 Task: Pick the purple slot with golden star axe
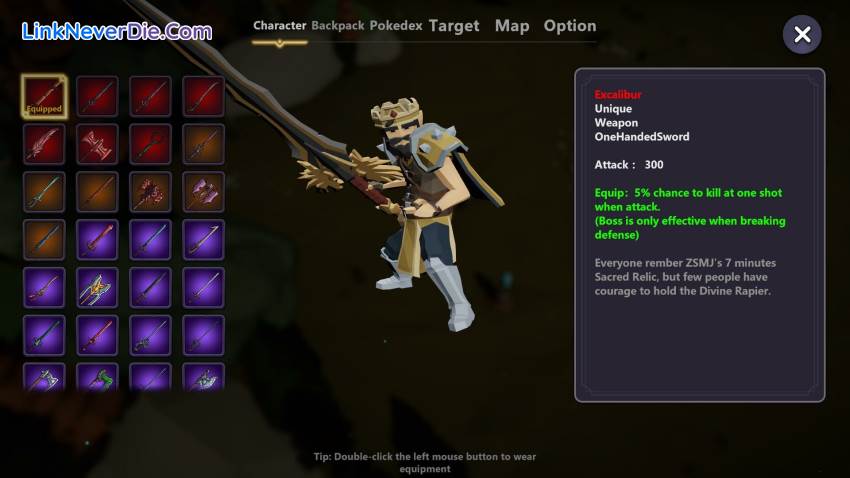click(97, 288)
